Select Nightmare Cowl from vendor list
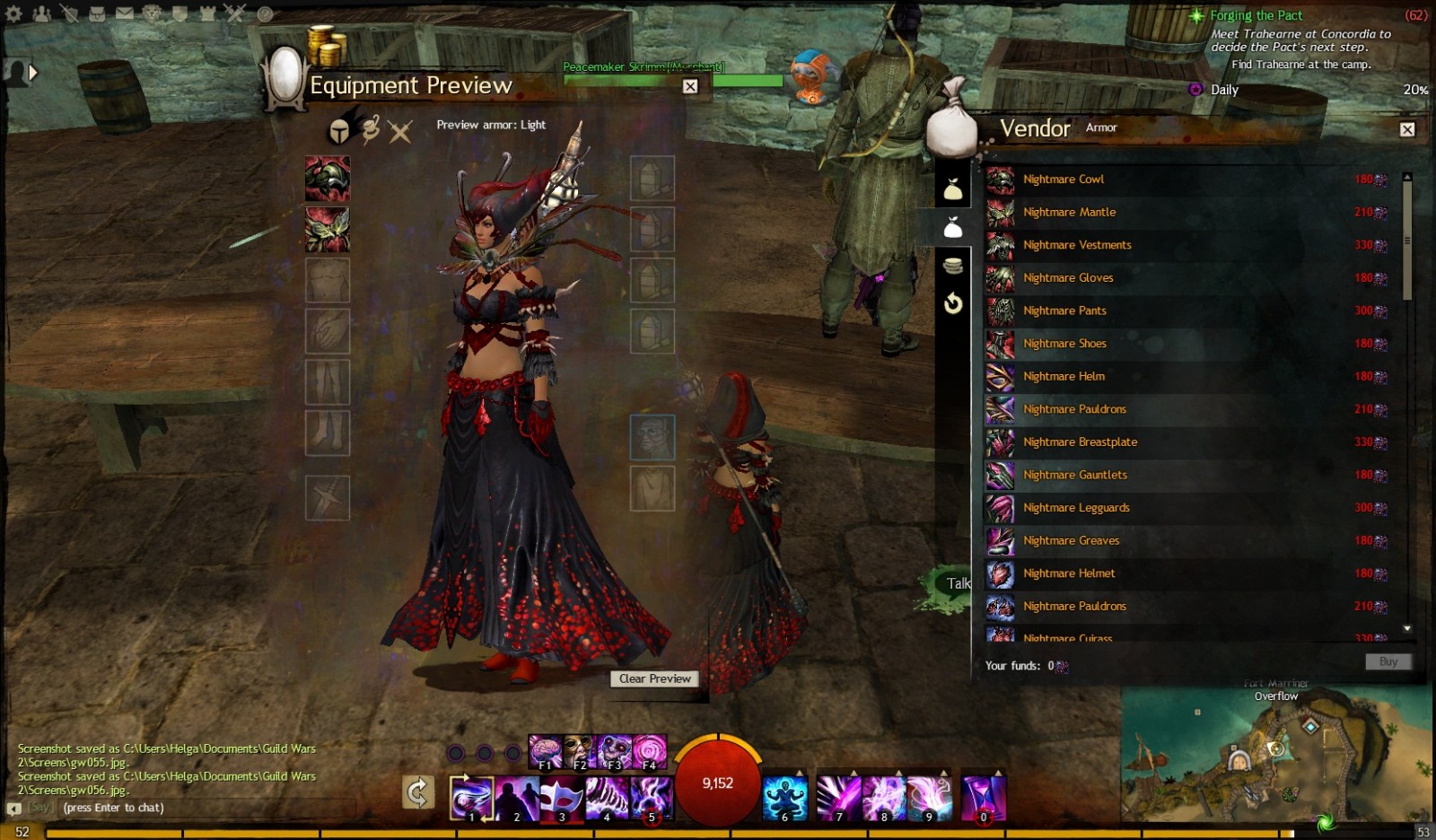This screenshot has height=840, width=1436. pyautogui.click(x=1064, y=179)
